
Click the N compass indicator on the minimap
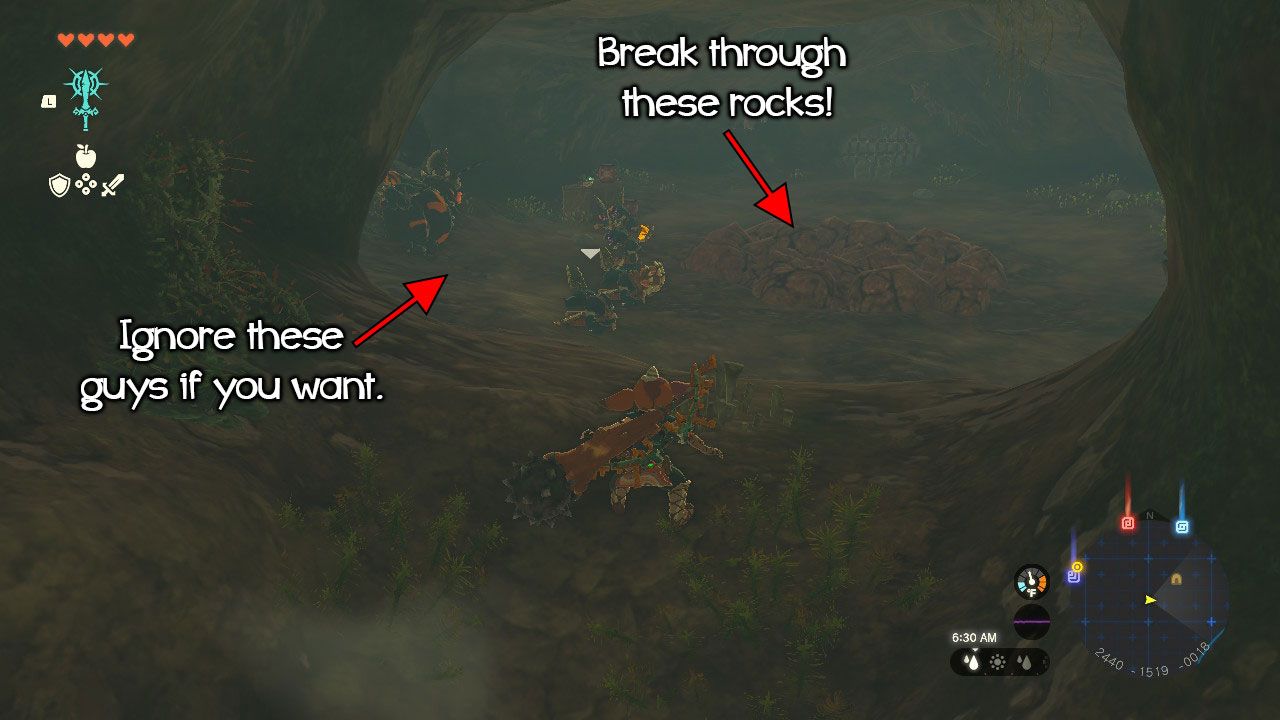(1148, 515)
